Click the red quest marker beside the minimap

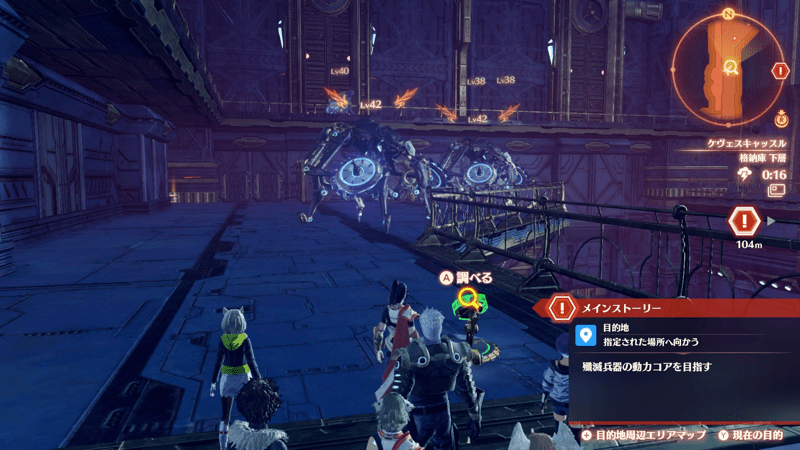tap(780, 71)
